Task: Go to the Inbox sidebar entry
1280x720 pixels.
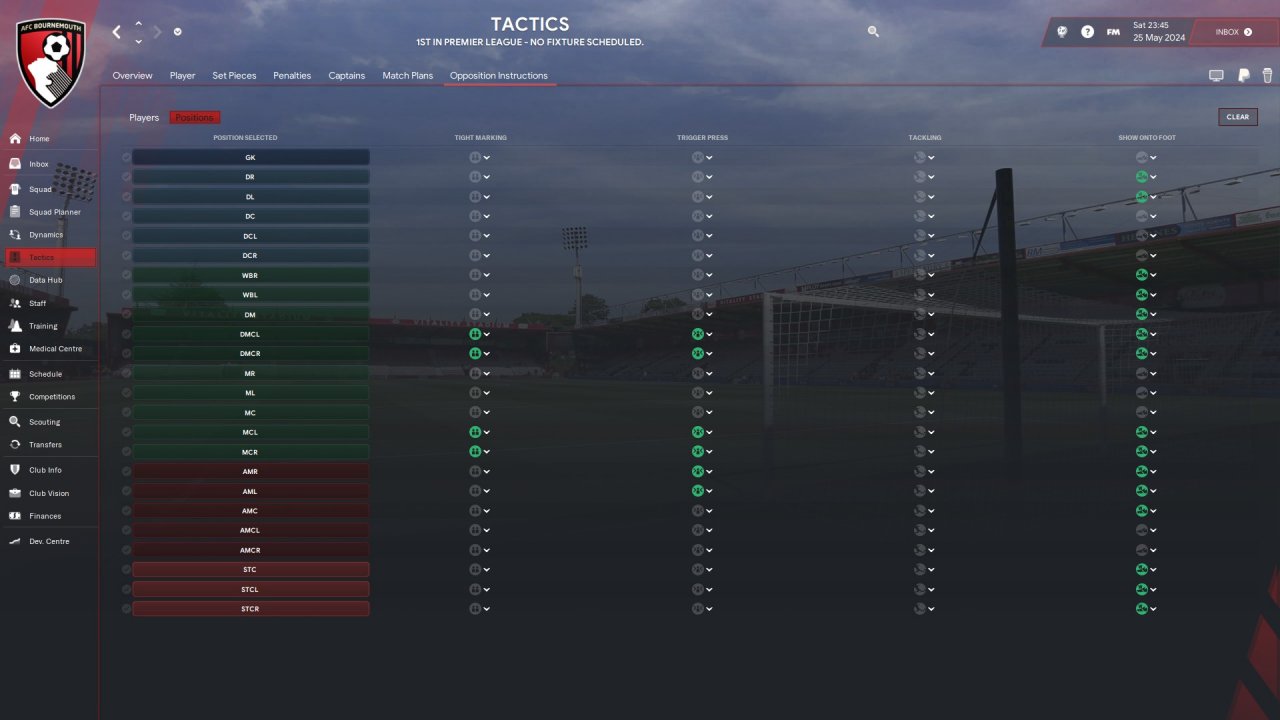Action: tap(38, 164)
